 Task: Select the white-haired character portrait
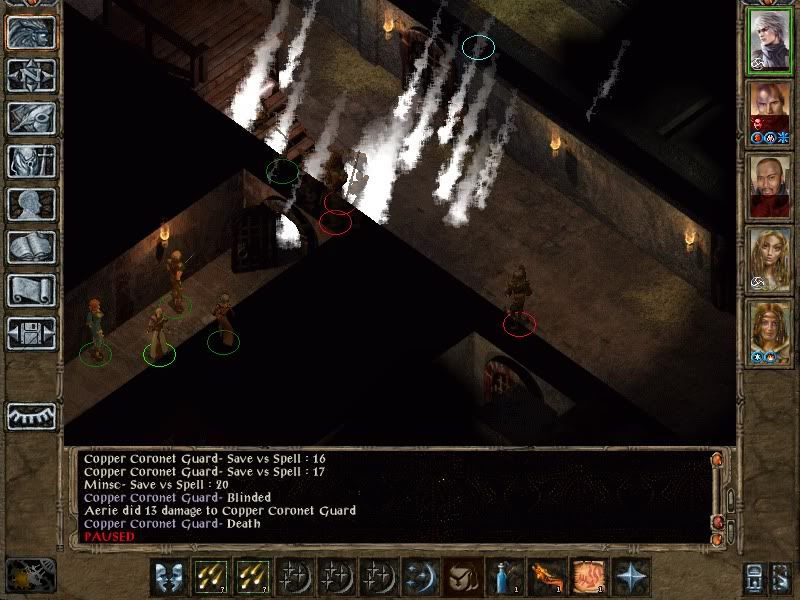770,40
